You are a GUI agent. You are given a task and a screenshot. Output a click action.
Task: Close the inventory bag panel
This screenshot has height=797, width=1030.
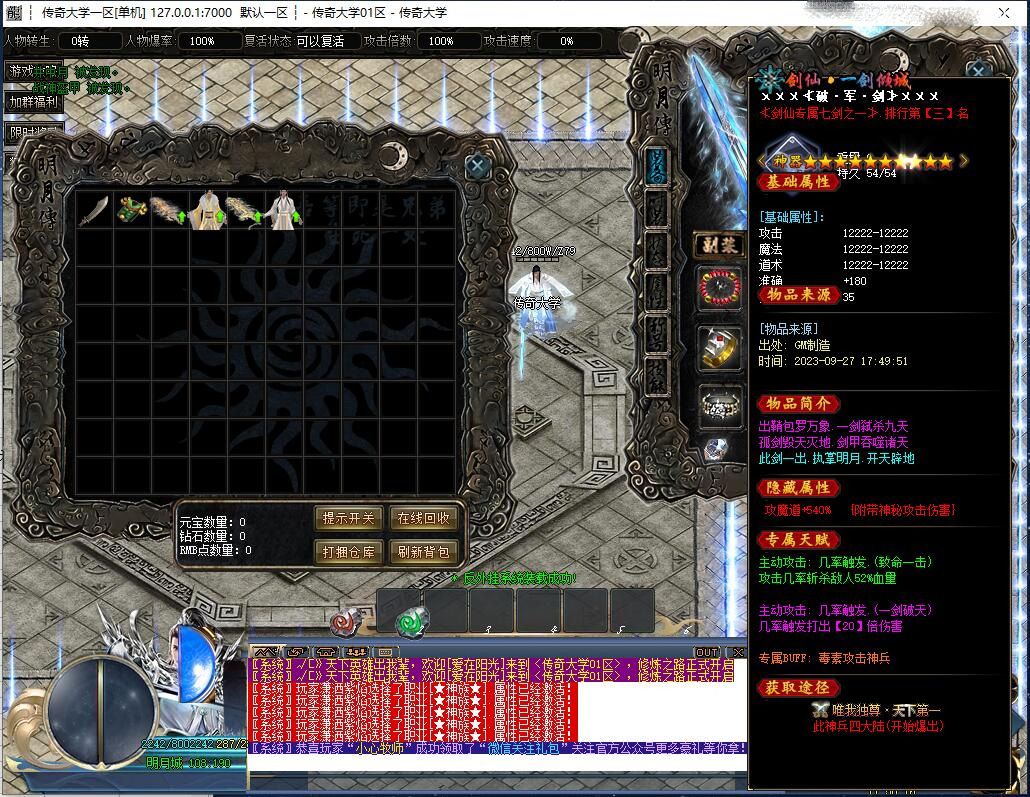478,165
